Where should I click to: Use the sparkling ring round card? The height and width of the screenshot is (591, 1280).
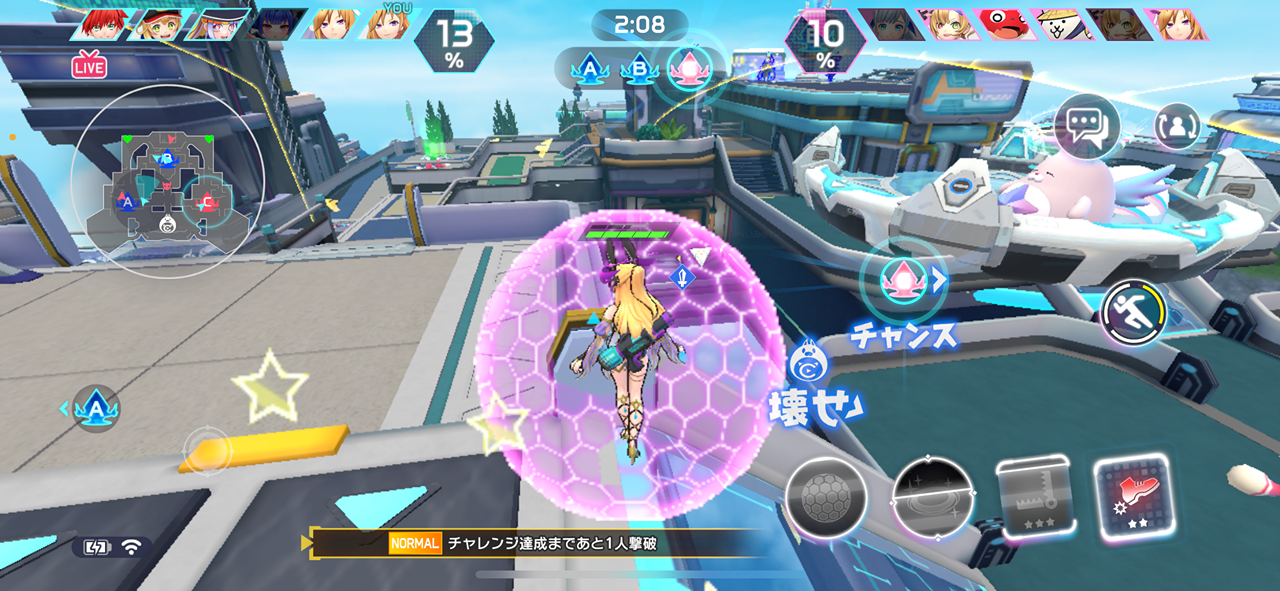933,497
